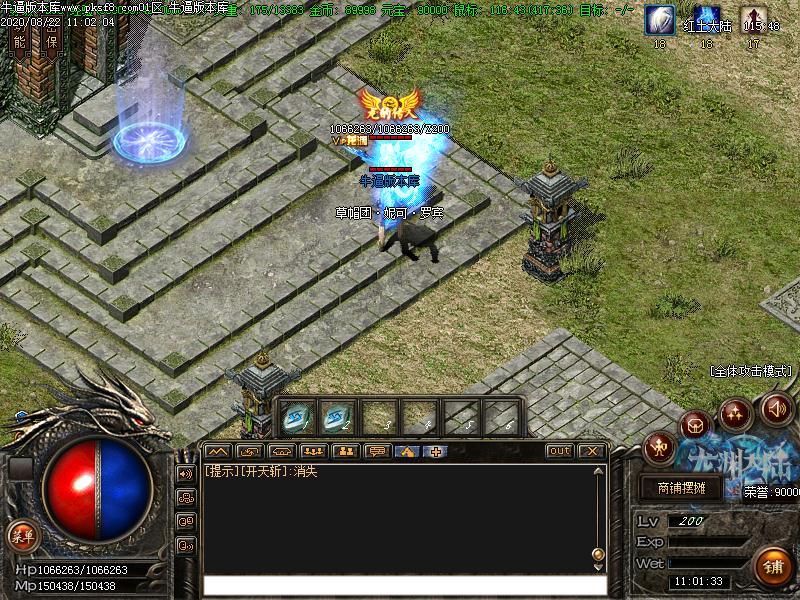The image size is (800, 600).
Task: Click the orange plus button above chat
Action: [x=438, y=451]
